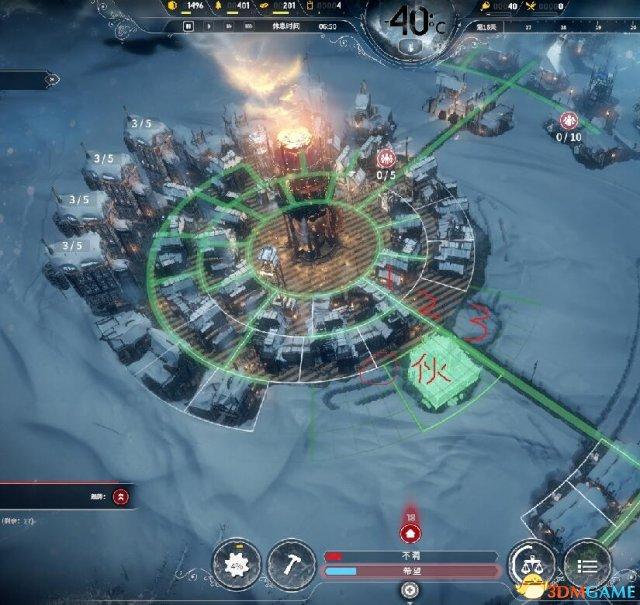Select the discontent bar
The image size is (640, 605).
point(410,555)
